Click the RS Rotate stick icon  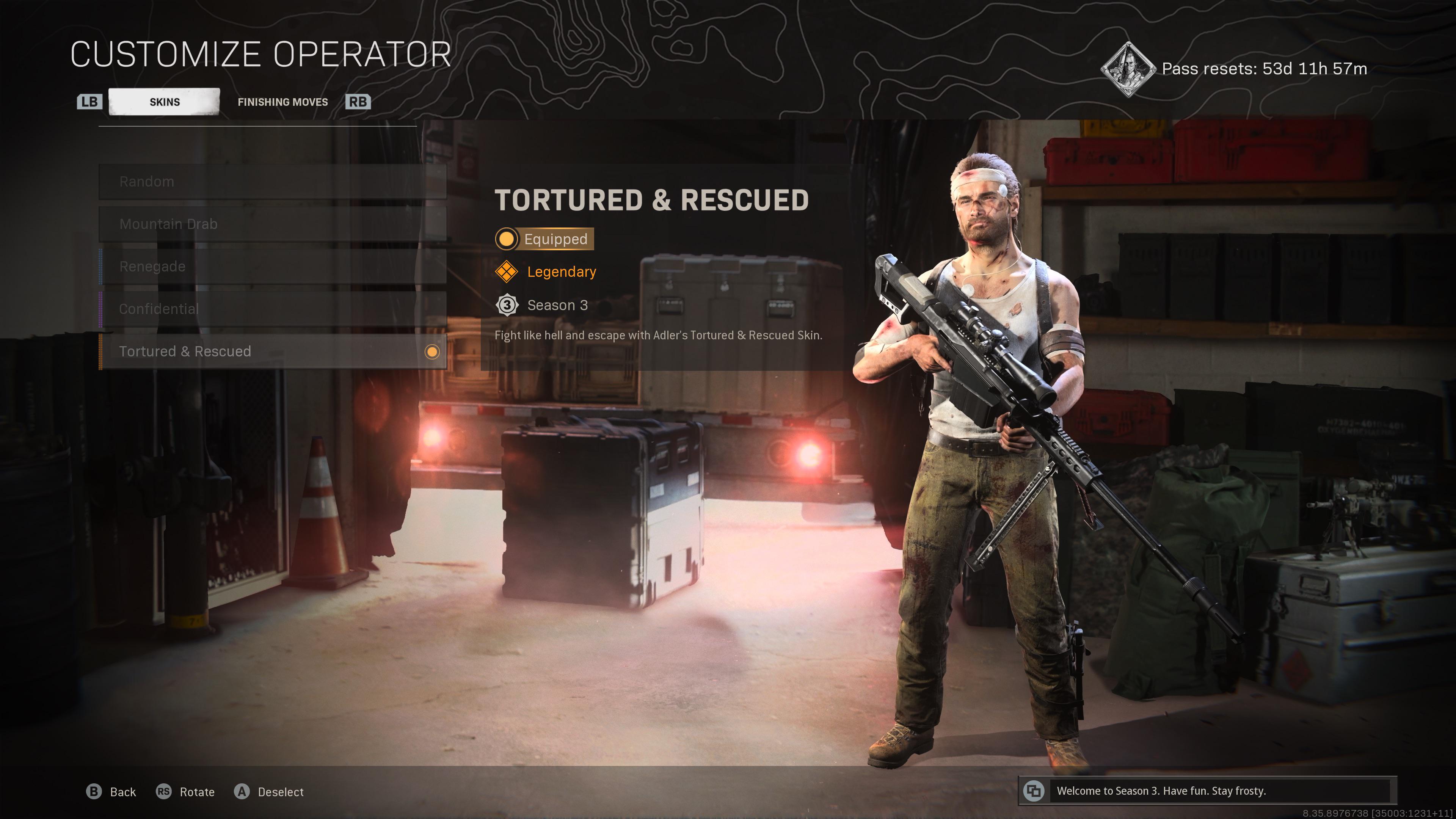(164, 792)
